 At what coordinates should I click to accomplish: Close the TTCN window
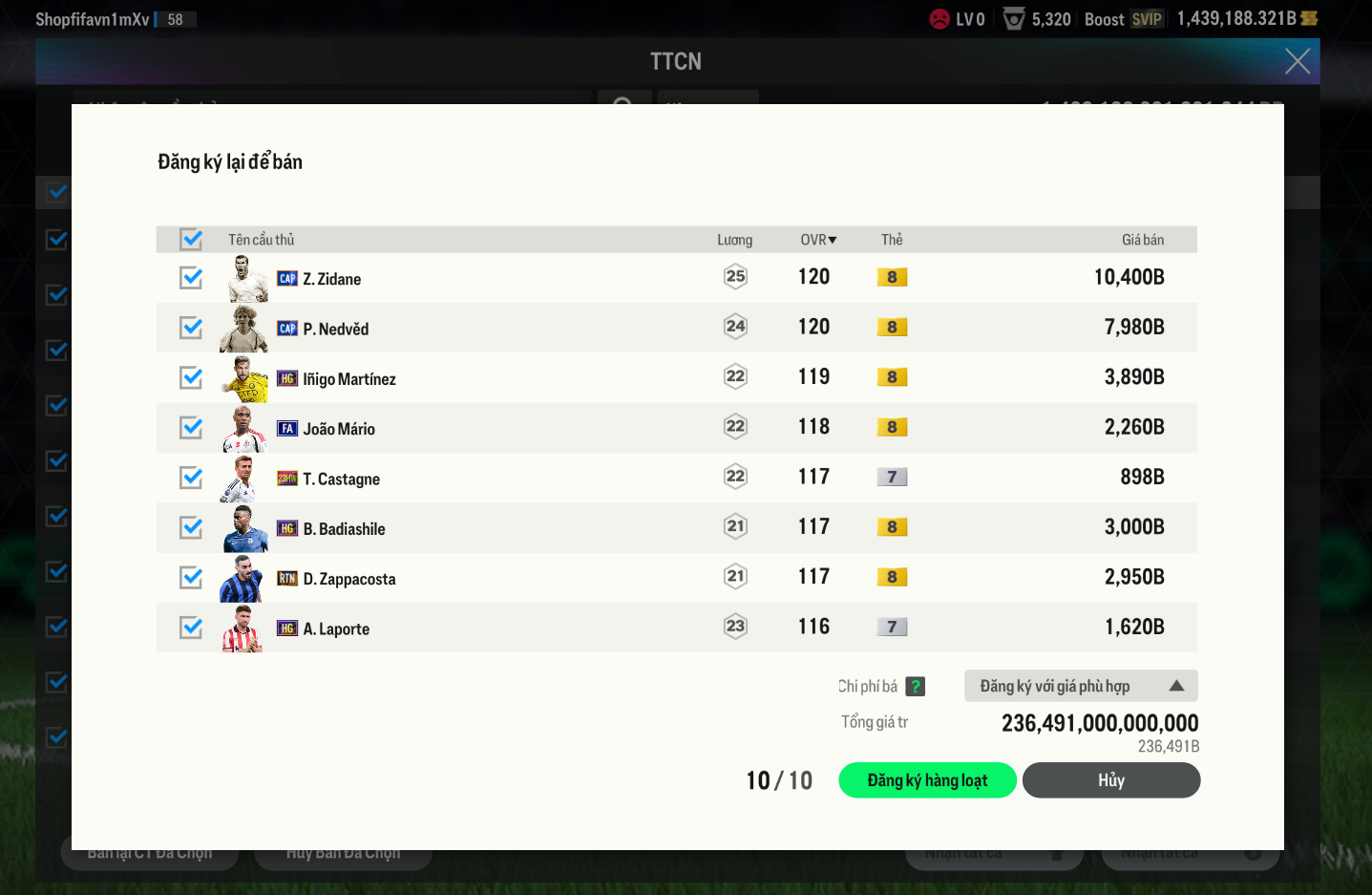1297,61
